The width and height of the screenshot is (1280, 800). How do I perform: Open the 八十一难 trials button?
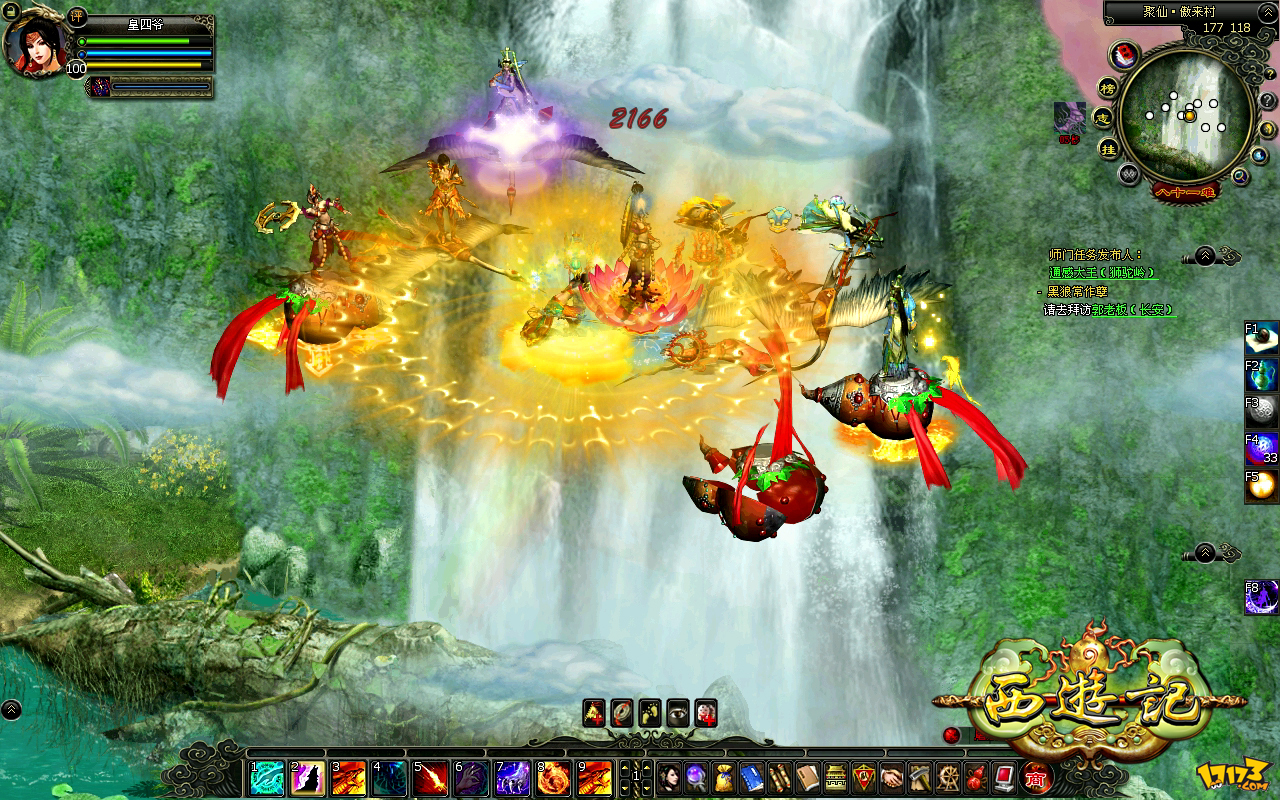pyautogui.click(x=1185, y=191)
